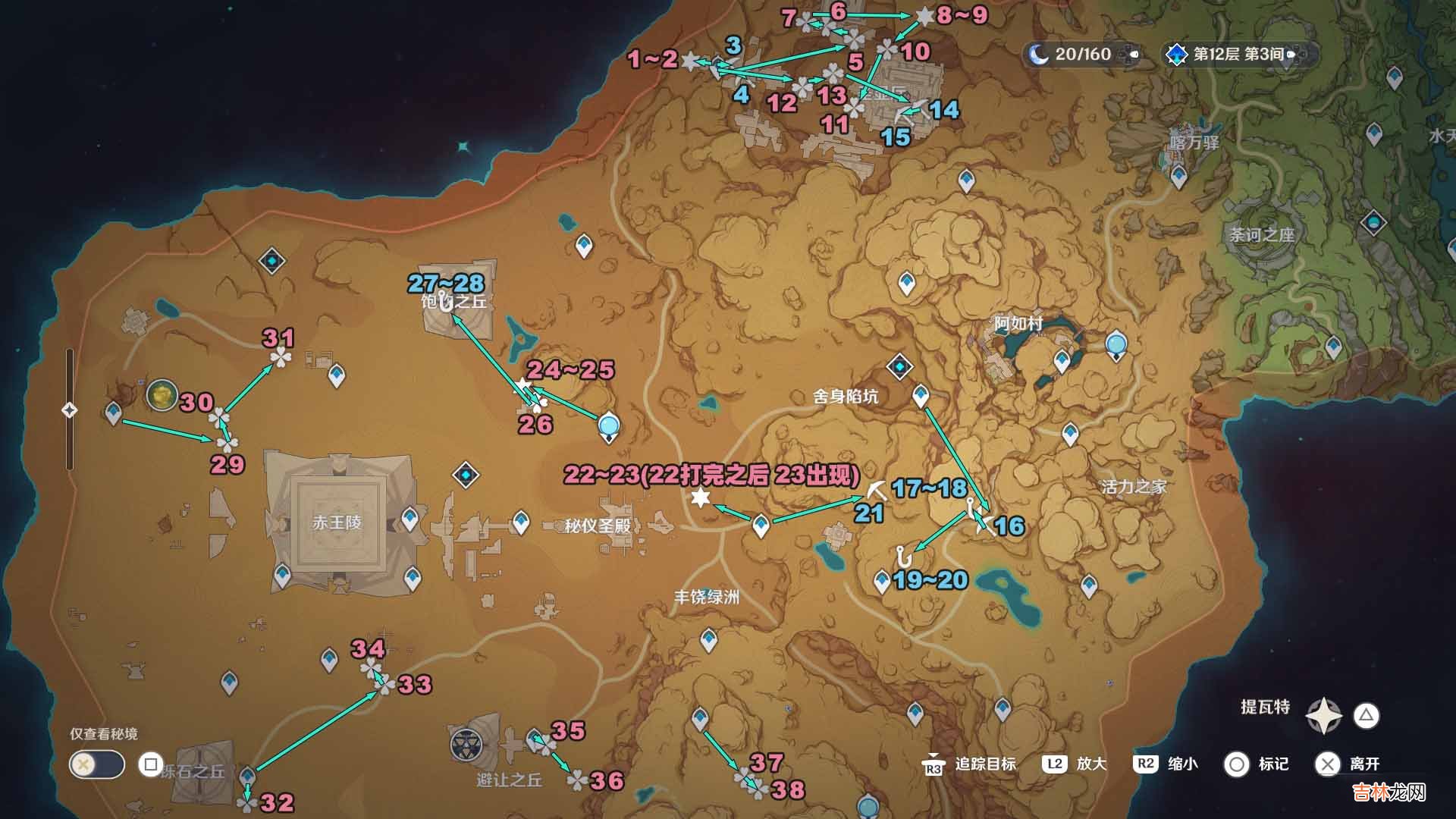
Task: Select the domain marker beside 舍身陷坑
Action: pos(899,368)
